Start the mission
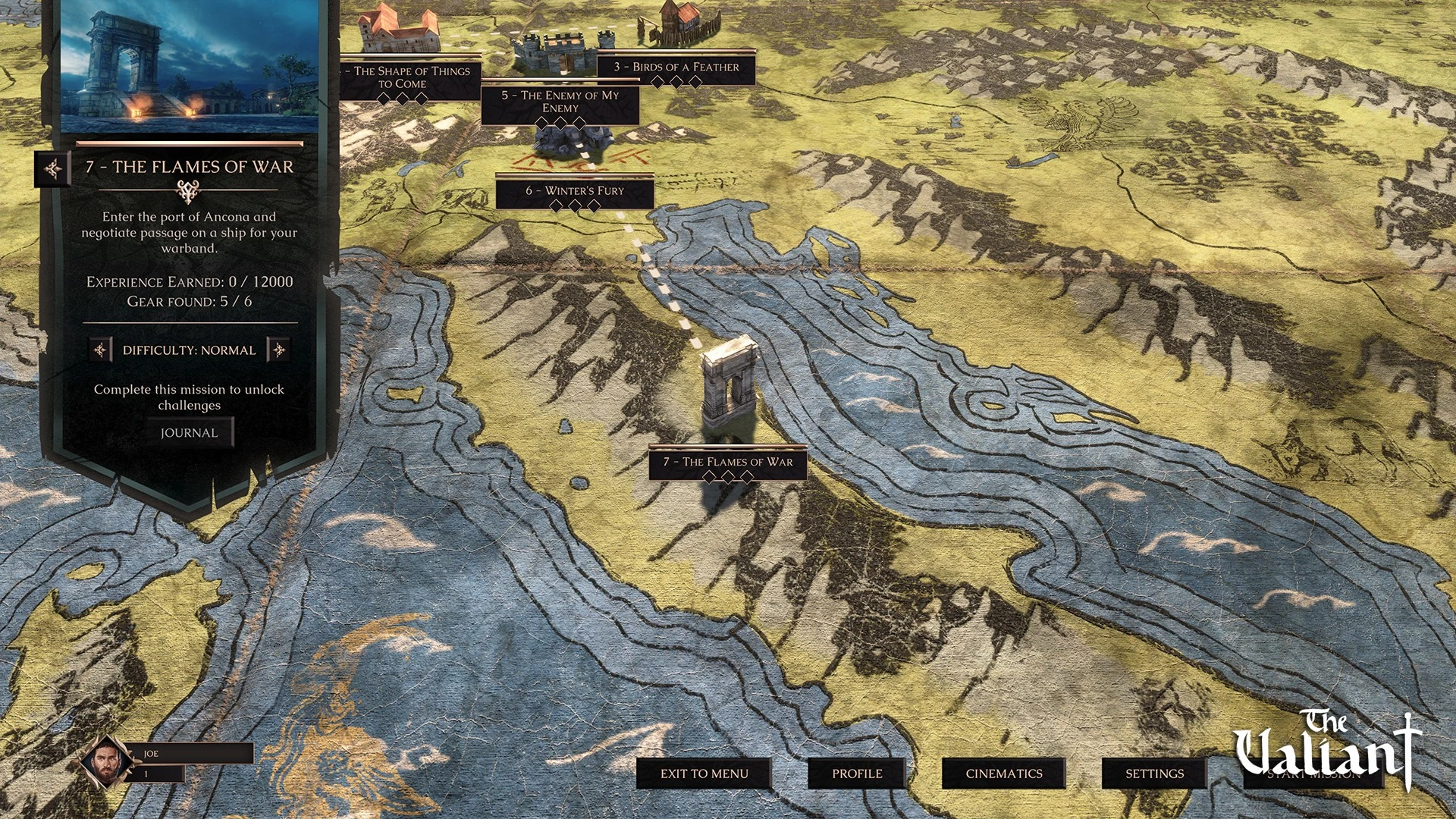 tap(1313, 775)
